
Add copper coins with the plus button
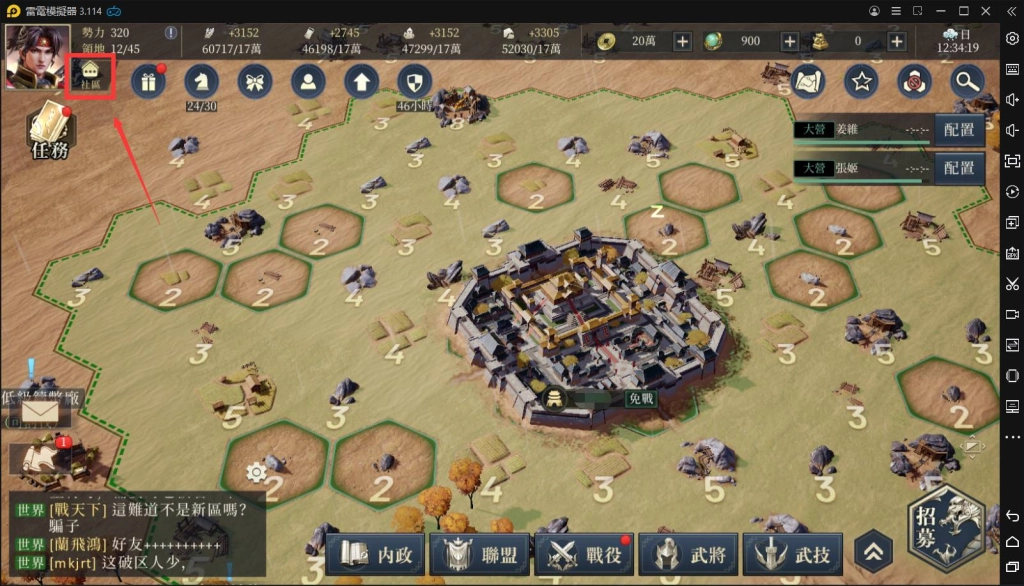(x=682, y=41)
